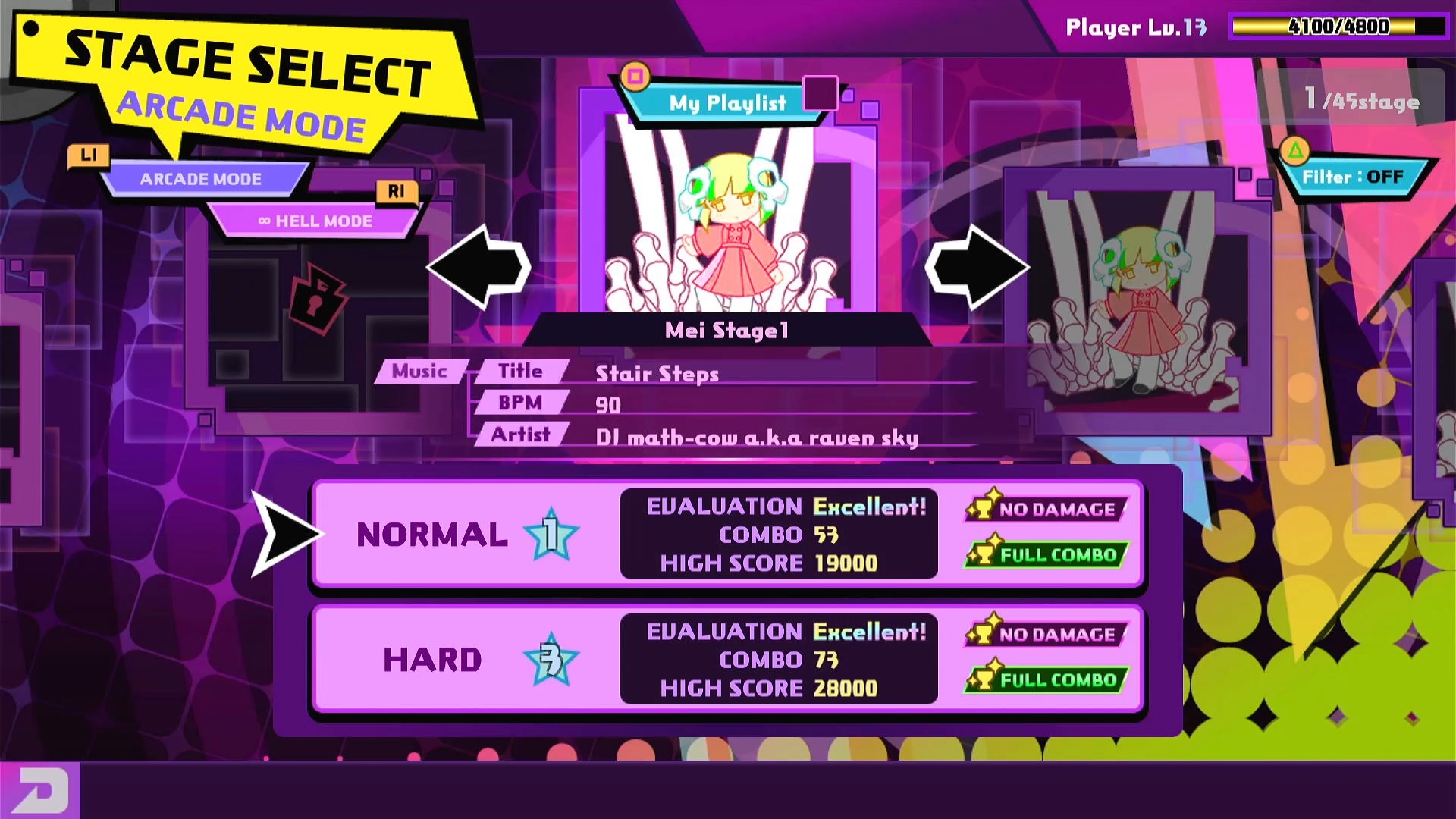Image resolution: width=1456 pixels, height=819 pixels.
Task: Choose the Hard difficulty row
Action: coord(726,660)
